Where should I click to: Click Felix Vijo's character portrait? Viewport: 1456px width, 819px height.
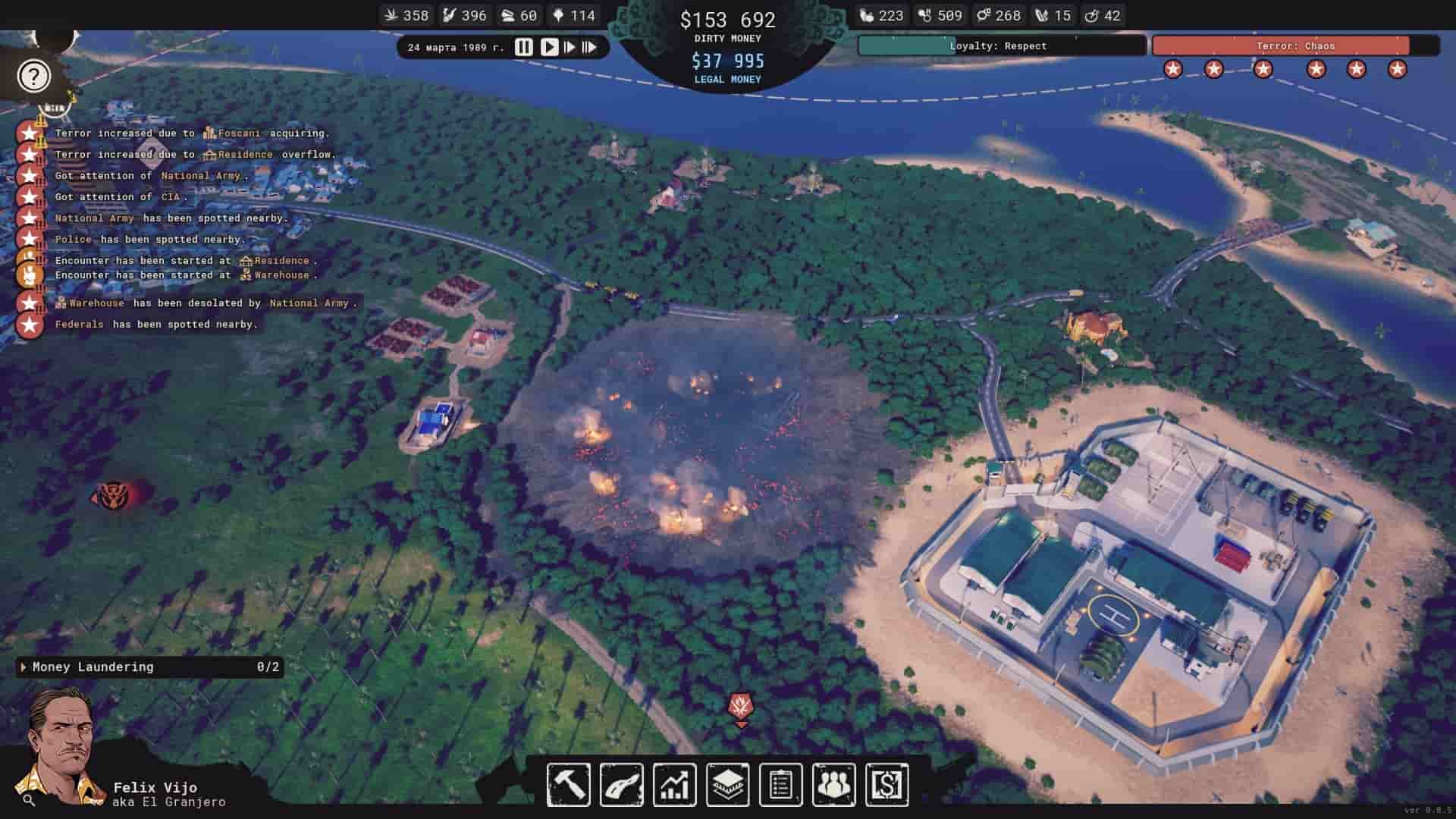(x=62, y=747)
